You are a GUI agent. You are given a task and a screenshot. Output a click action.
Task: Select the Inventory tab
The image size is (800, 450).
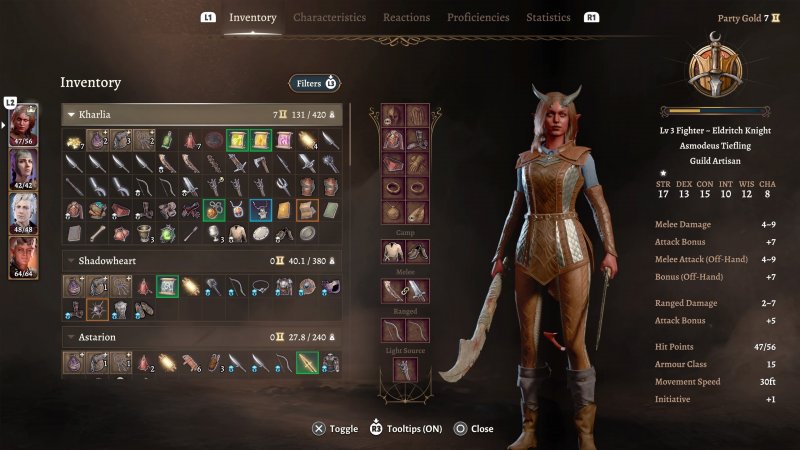(x=252, y=17)
